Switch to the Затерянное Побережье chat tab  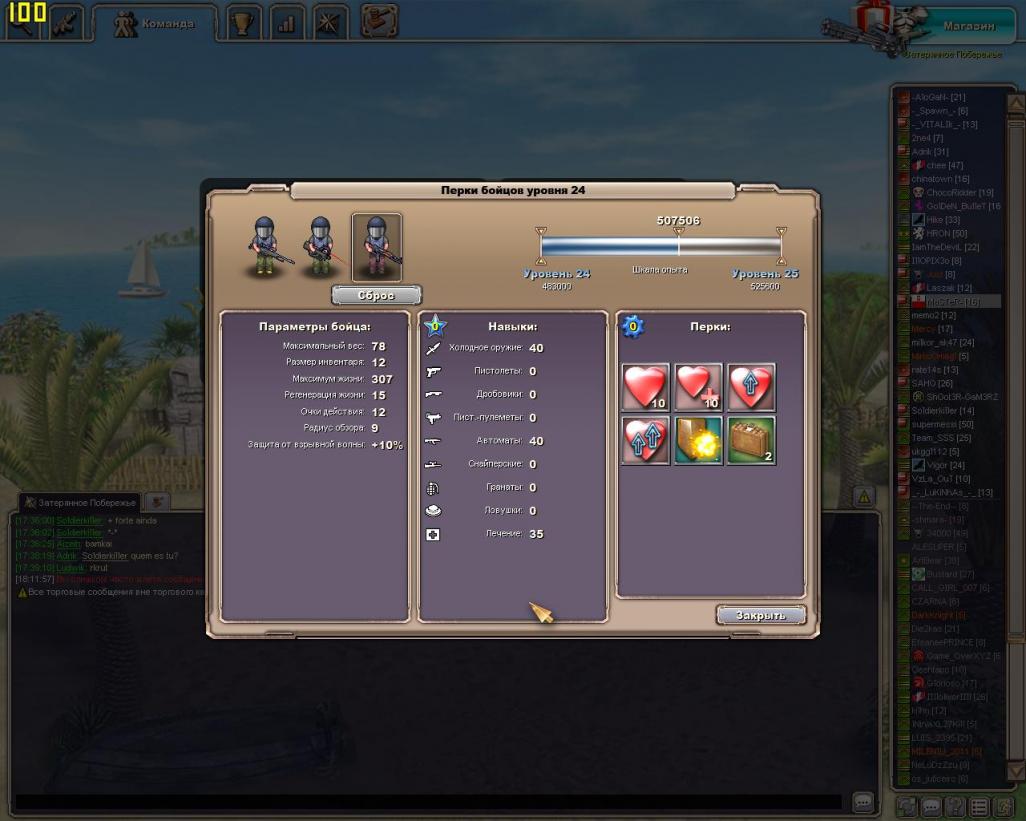click(80, 502)
